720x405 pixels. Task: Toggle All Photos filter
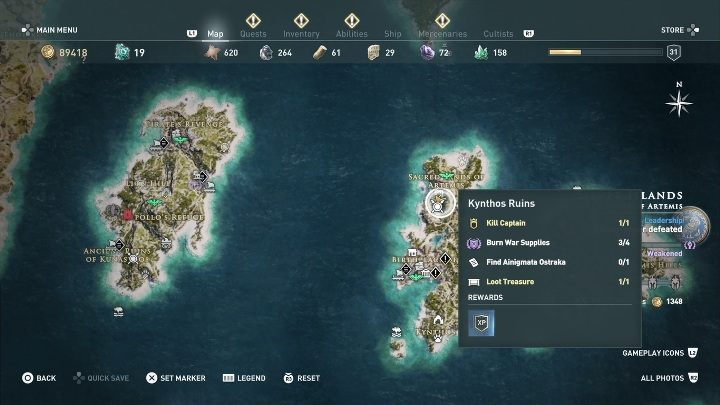[x=668, y=378]
